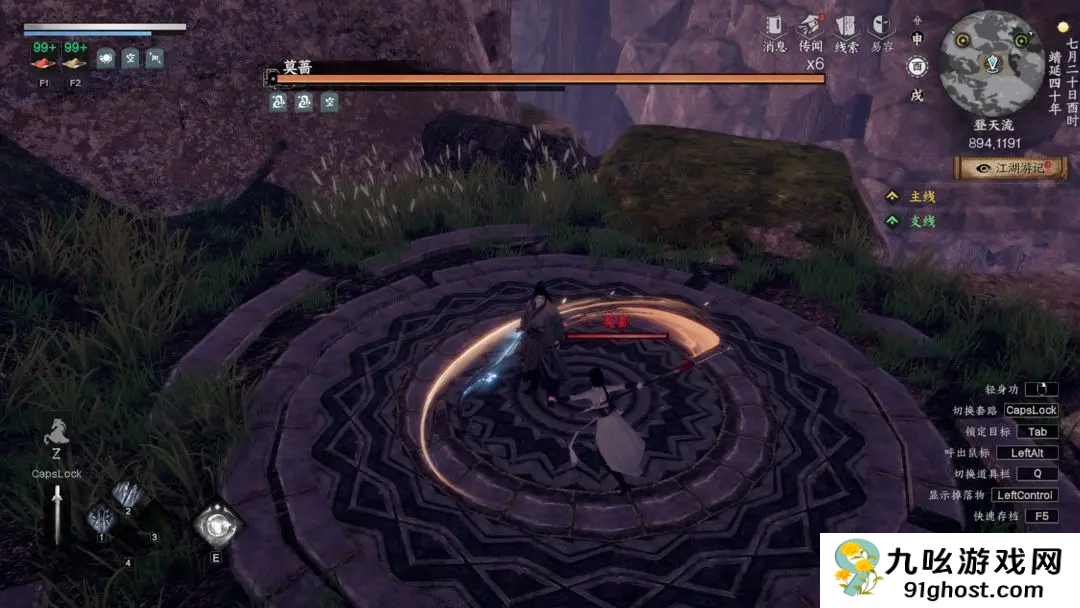Activate the skill in slot 1
The height and width of the screenshot is (608, 1080).
click(x=101, y=520)
